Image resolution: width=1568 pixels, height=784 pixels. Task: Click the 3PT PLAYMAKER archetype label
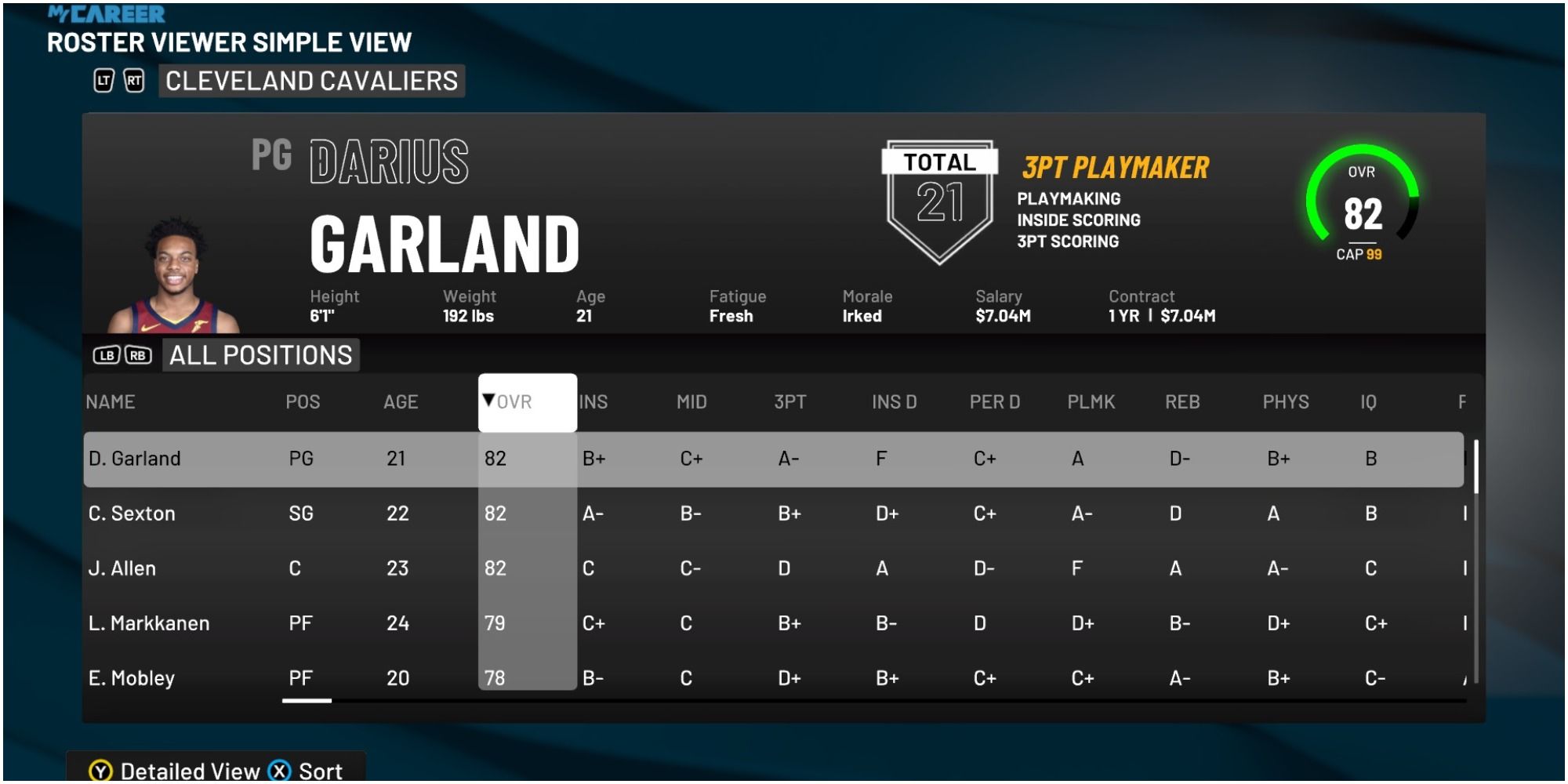pyautogui.click(x=1116, y=165)
